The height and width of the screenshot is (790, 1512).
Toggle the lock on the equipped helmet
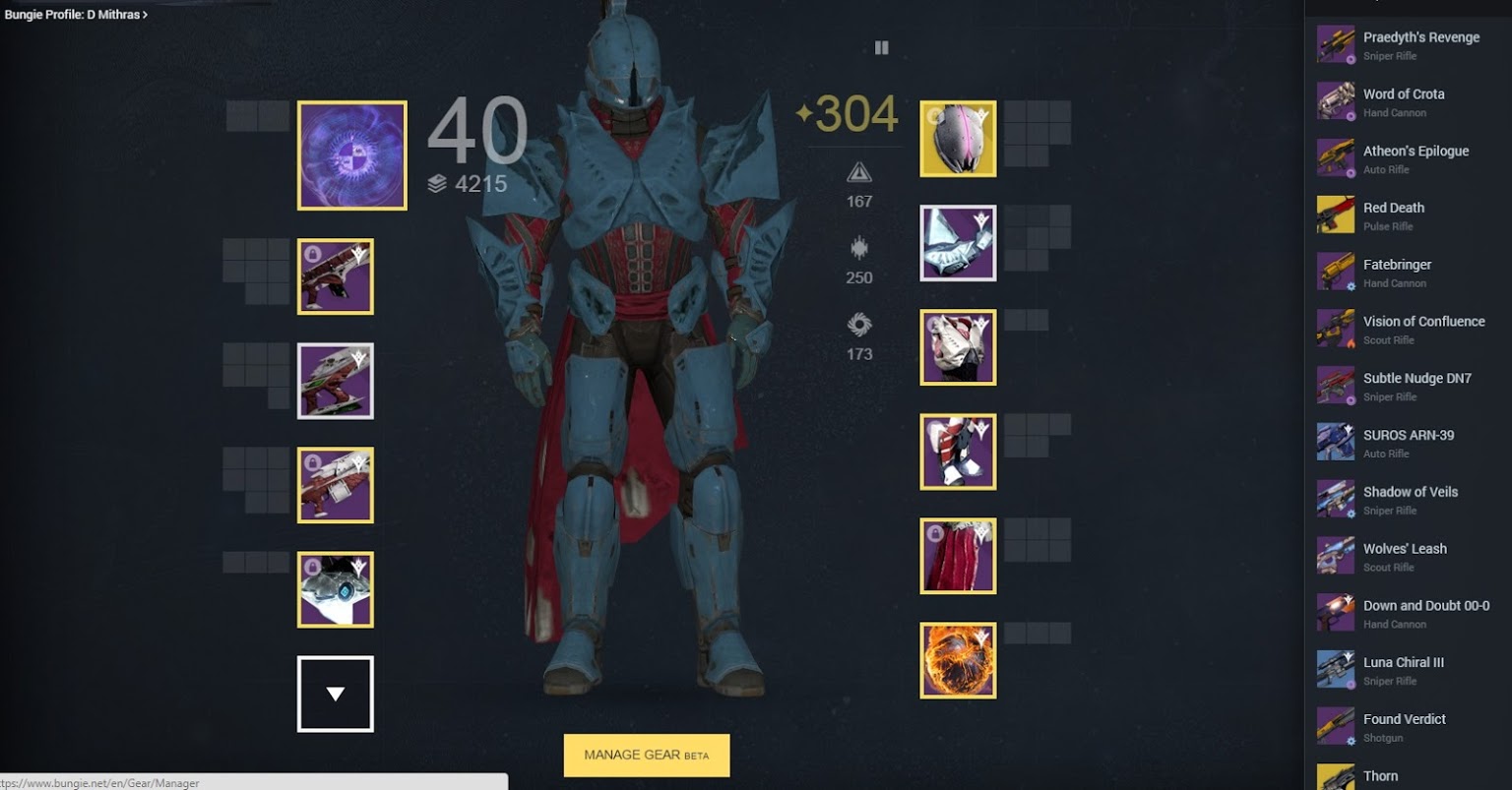932,116
